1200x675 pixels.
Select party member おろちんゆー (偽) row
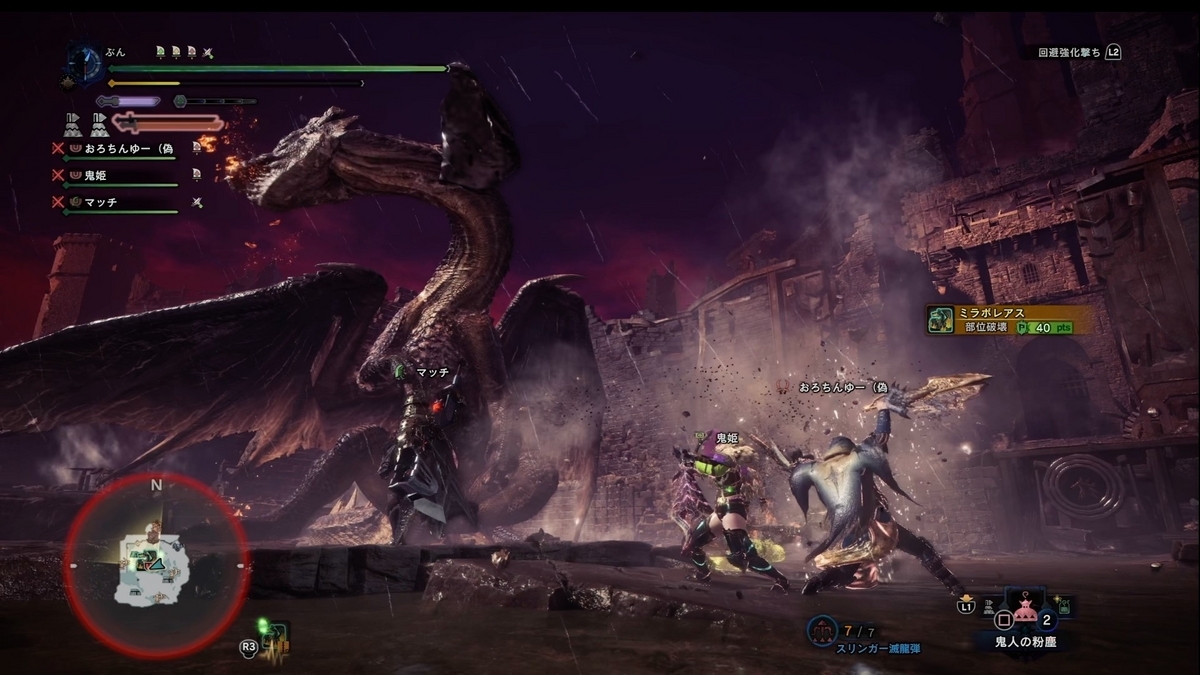(x=130, y=148)
